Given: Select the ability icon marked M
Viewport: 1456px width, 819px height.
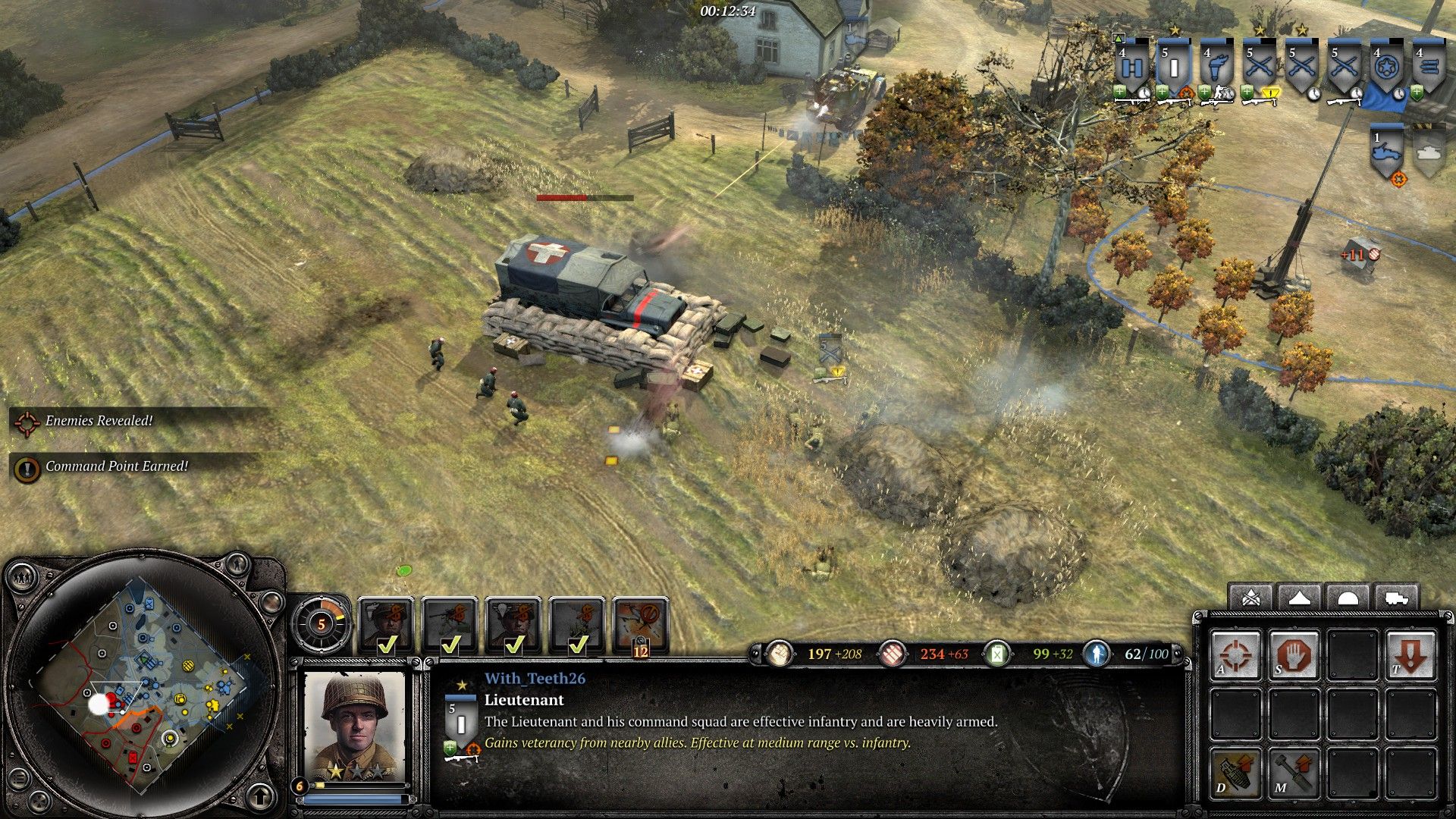Looking at the screenshot, I should pyautogui.click(x=1293, y=772).
